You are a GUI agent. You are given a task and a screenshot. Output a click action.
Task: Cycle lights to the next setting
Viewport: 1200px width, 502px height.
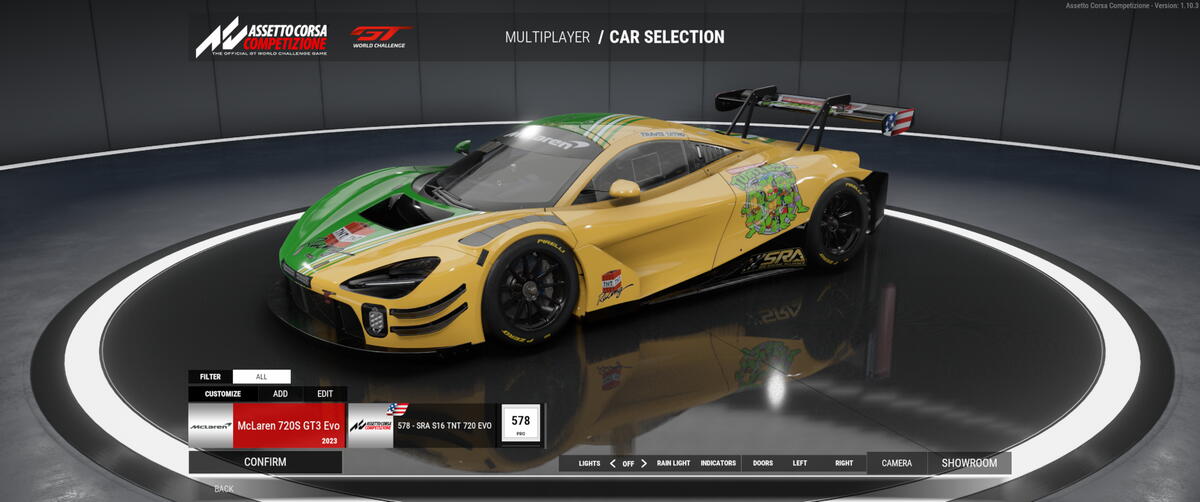(x=644, y=463)
